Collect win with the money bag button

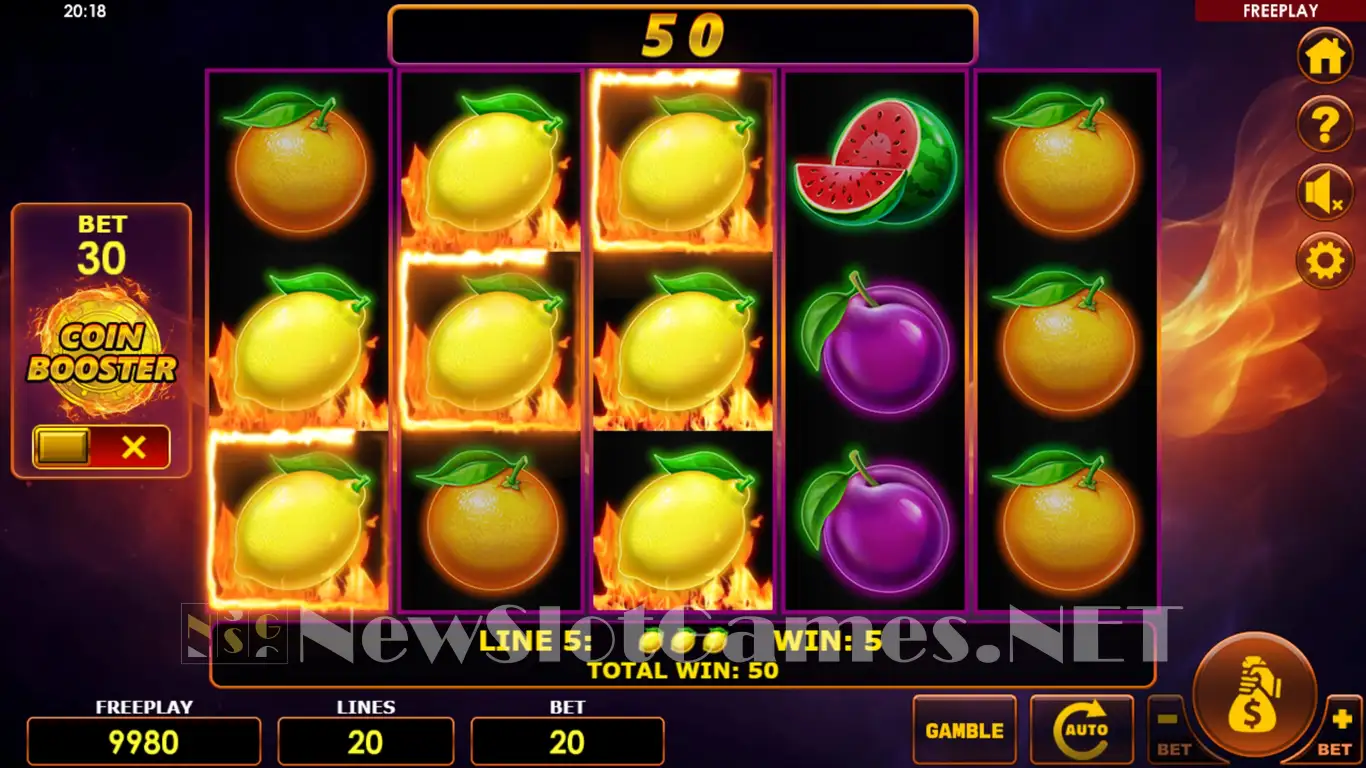(x=1255, y=696)
